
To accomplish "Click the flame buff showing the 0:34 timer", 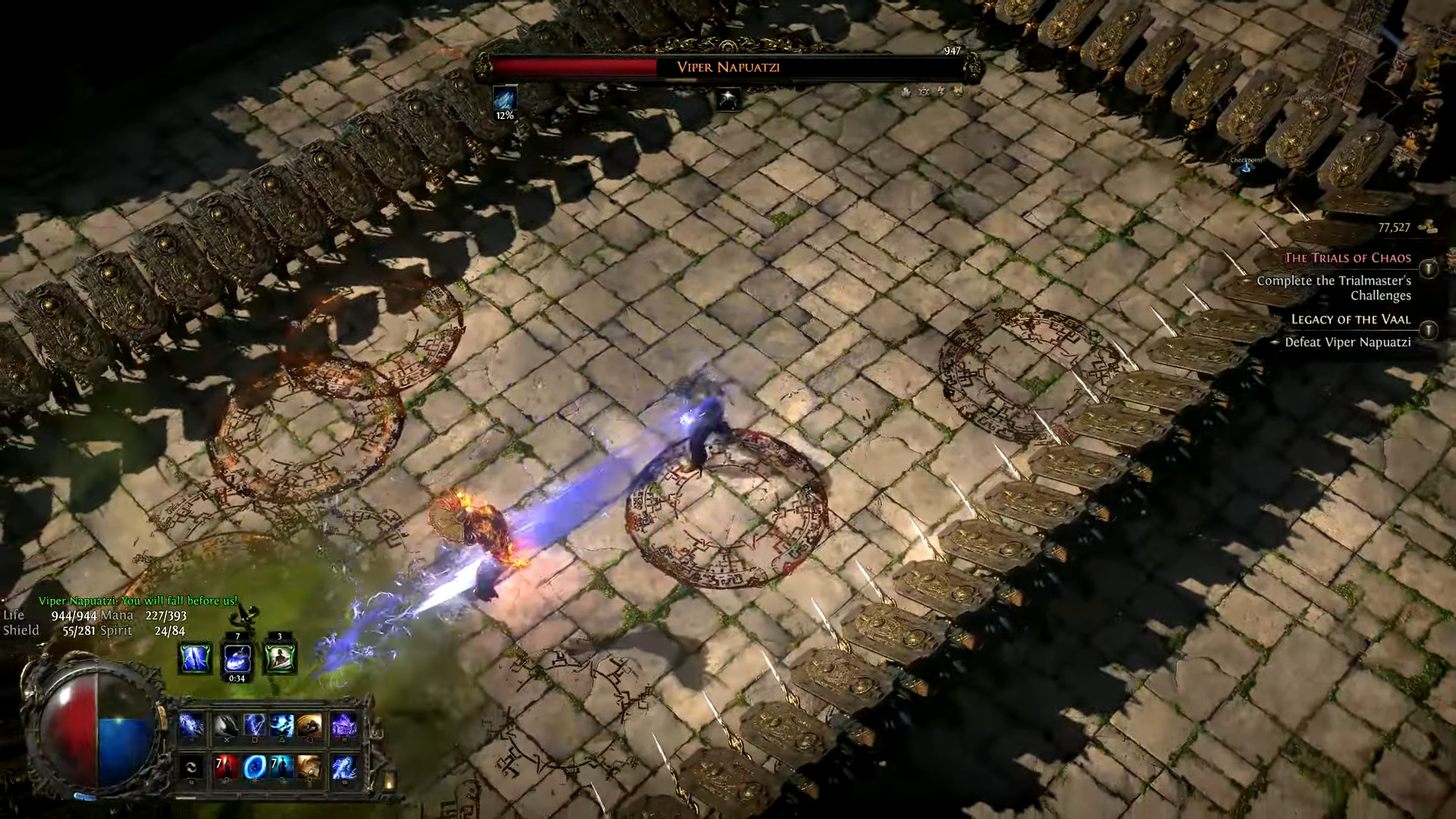I will (237, 657).
